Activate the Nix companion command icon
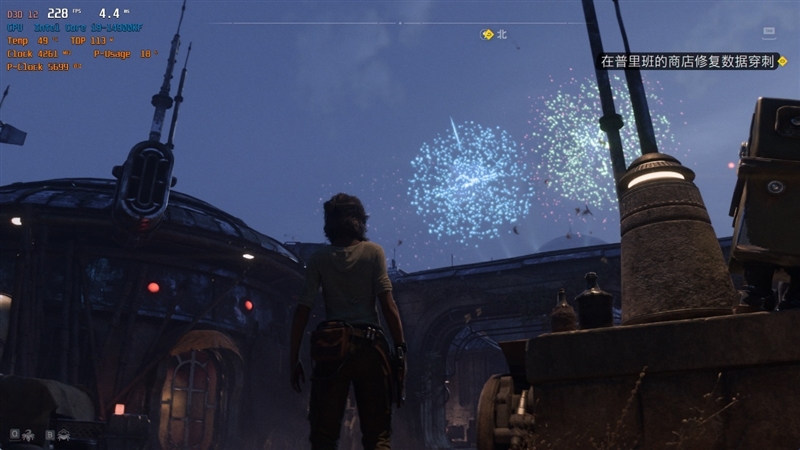This screenshot has width=800, height=450. point(29,435)
